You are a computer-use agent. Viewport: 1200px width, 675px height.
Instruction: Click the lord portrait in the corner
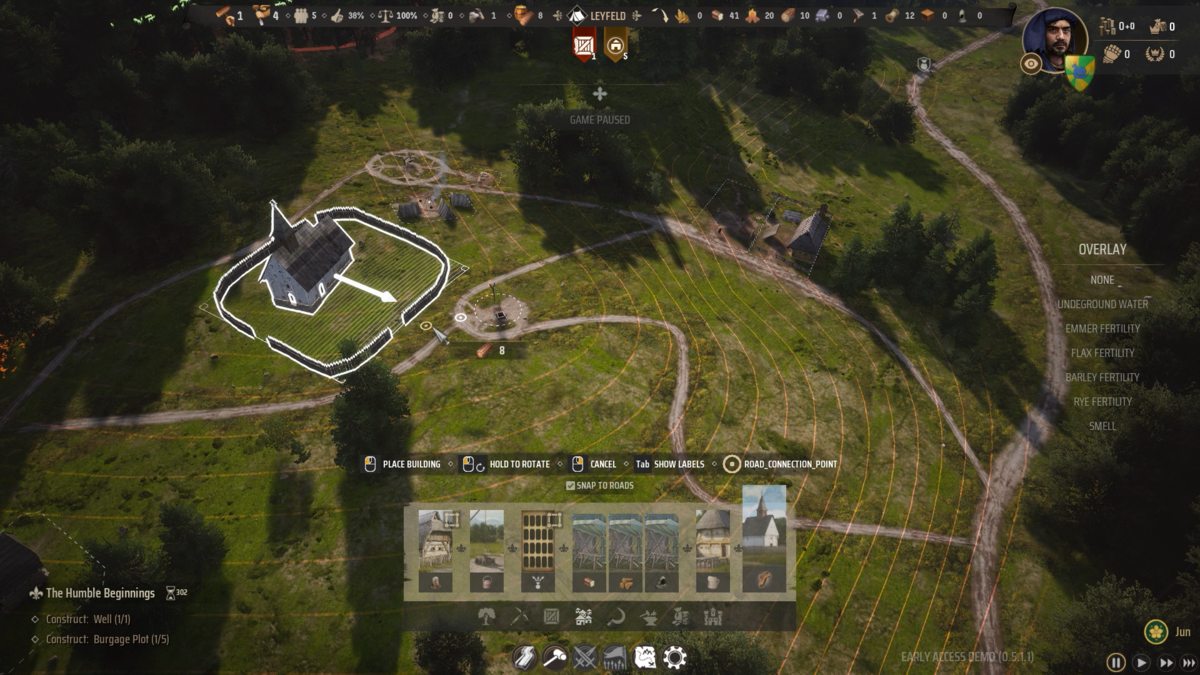coord(1055,40)
